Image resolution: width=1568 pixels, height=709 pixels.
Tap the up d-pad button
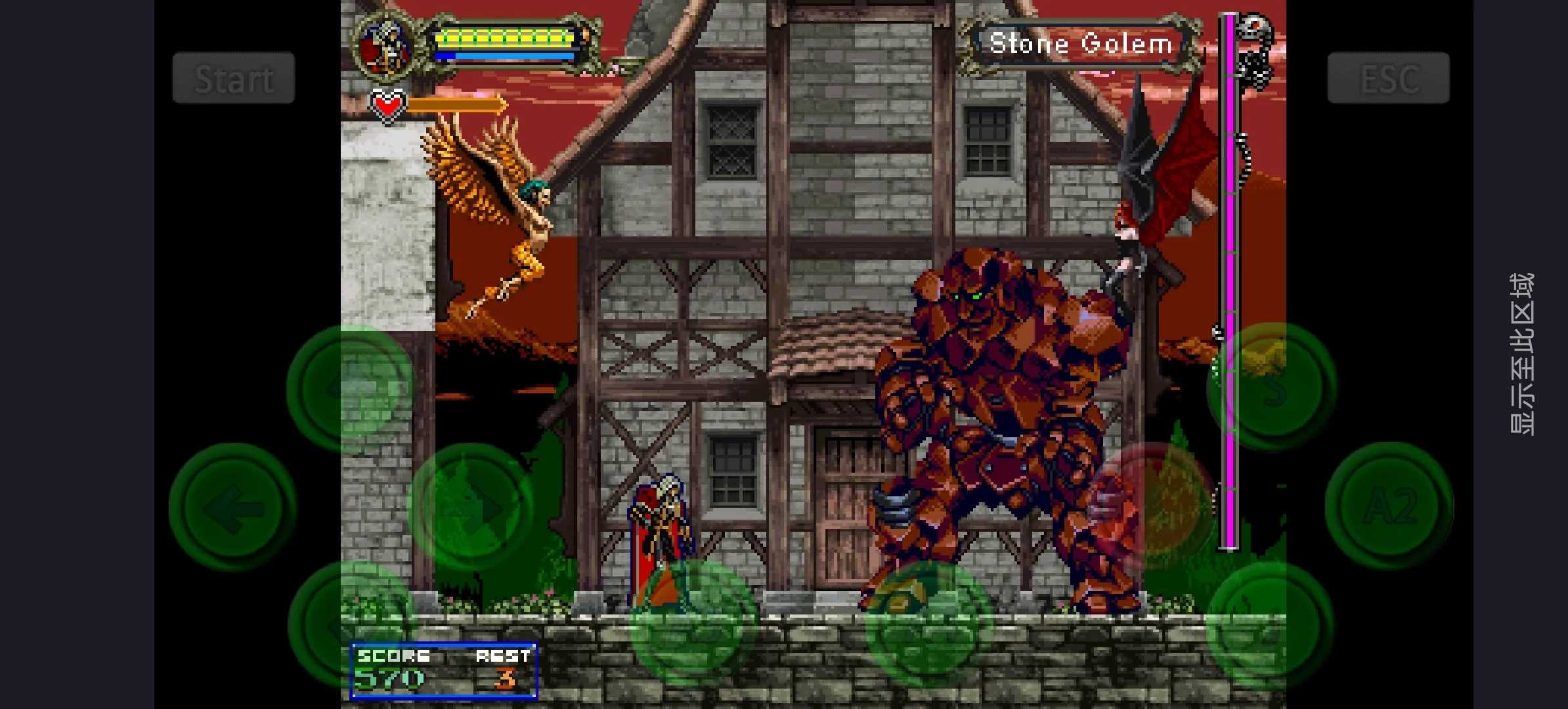(x=351, y=388)
